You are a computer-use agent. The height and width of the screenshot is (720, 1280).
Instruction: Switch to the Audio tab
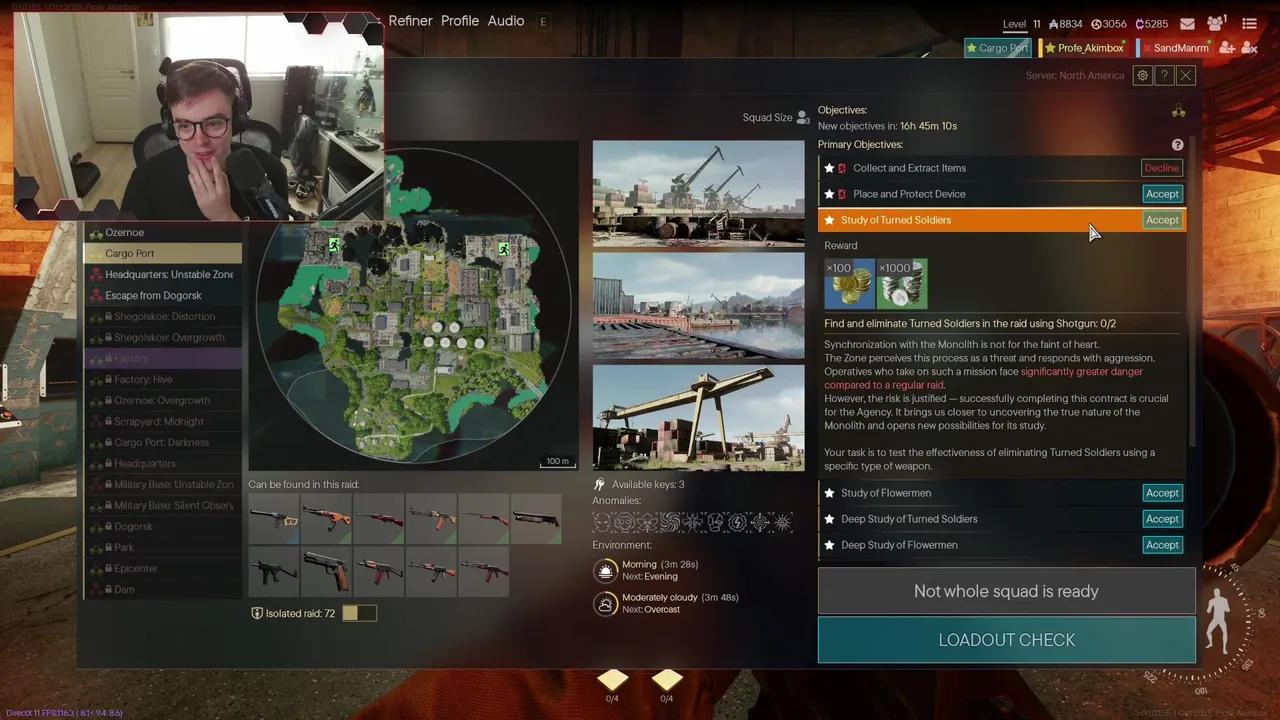point(506,21)
